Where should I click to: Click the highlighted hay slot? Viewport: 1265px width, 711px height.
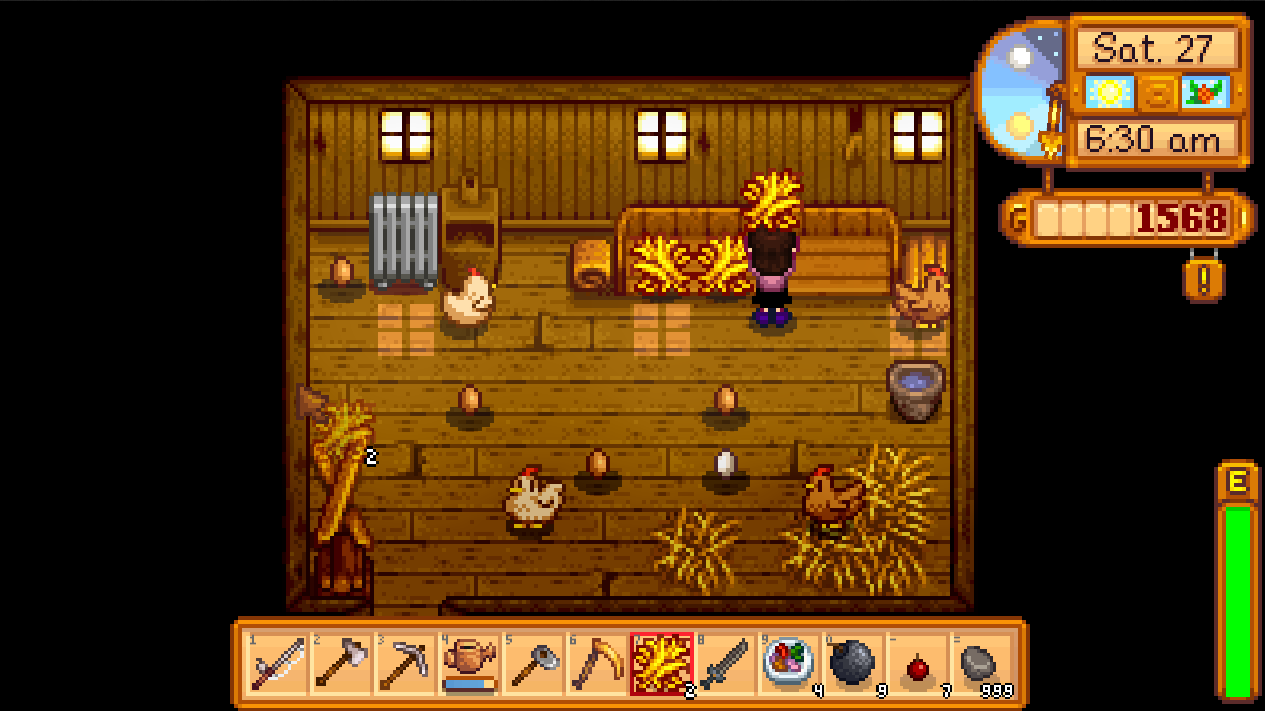[661, 664]
